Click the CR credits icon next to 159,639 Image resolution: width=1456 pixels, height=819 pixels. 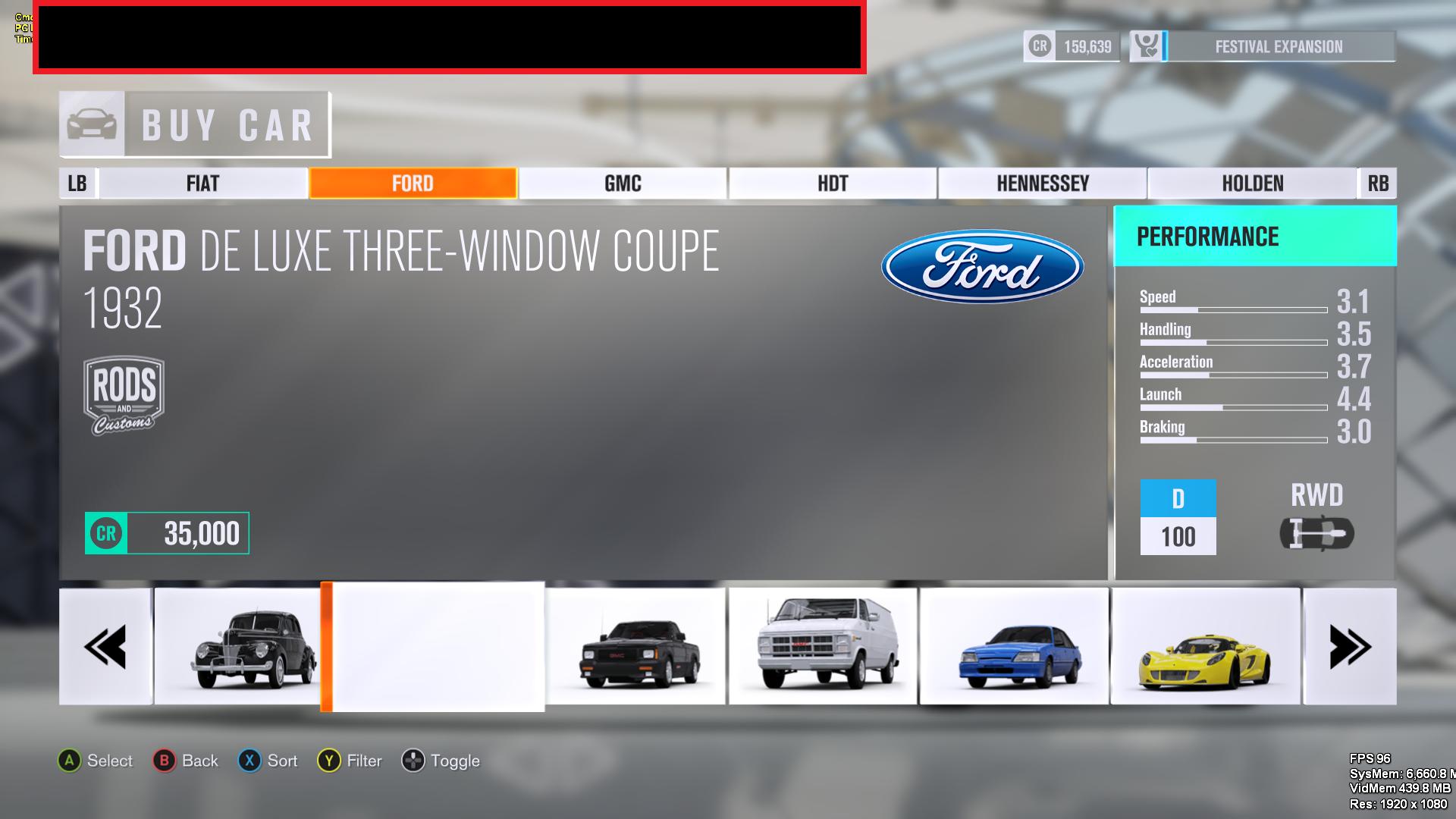click(1039, 45)
